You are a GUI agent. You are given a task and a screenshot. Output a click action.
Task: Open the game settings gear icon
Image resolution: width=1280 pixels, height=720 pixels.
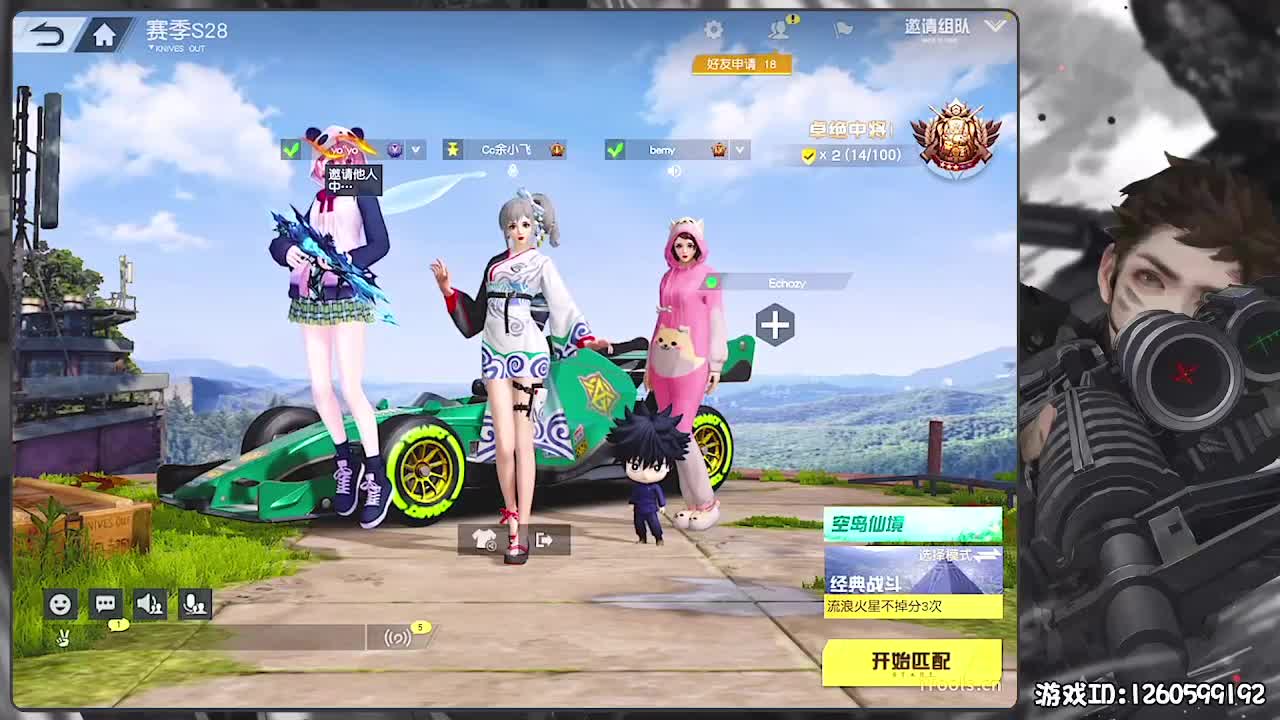tap(714, 29)
